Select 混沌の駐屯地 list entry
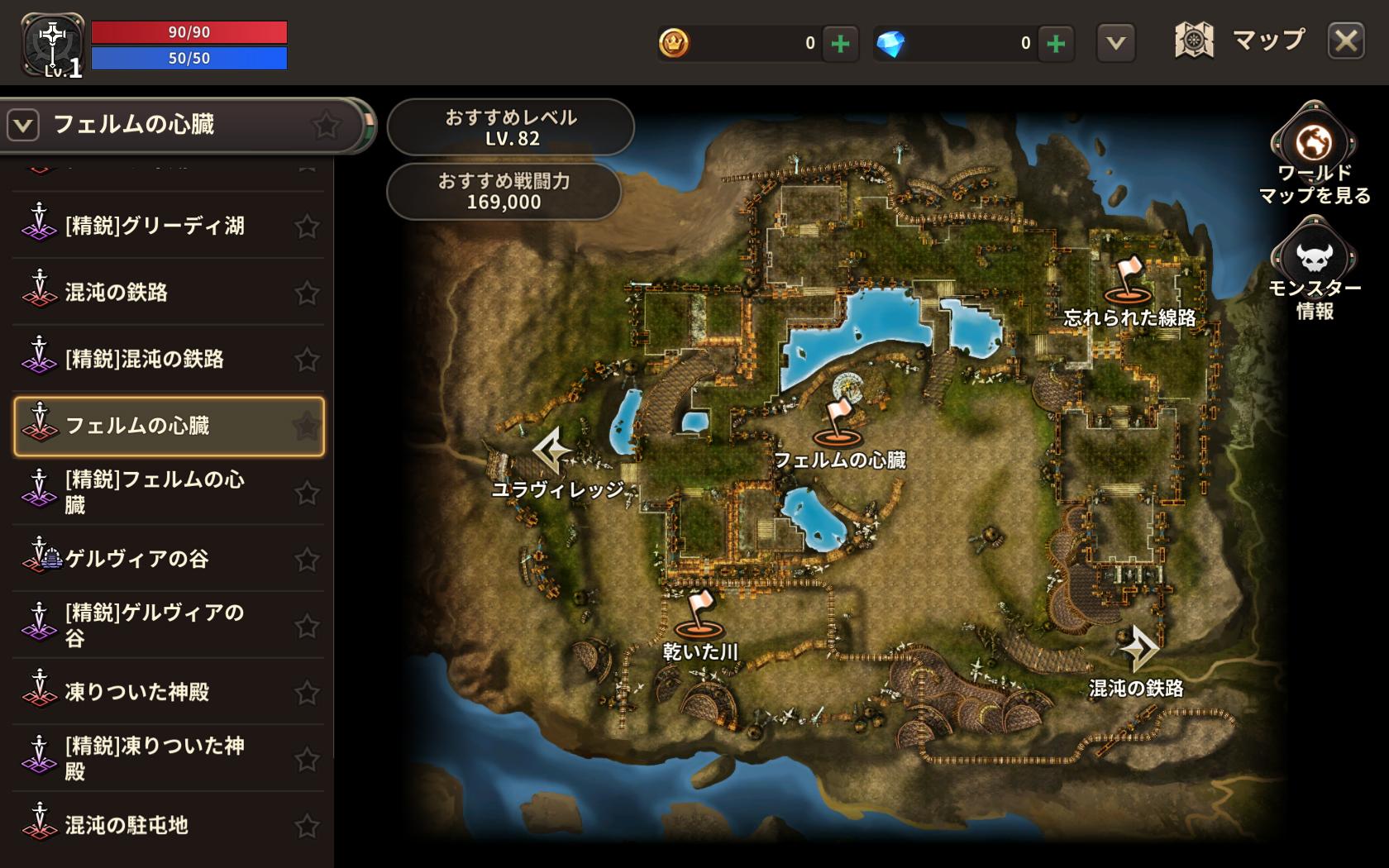 pyautogui.click(x=126, y=825)
